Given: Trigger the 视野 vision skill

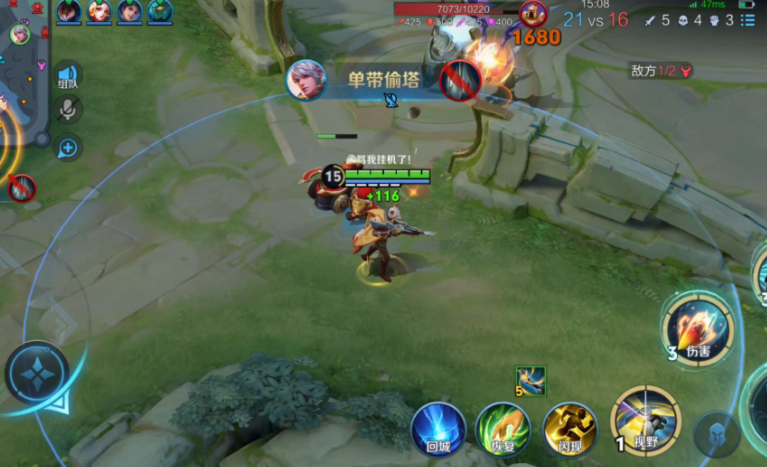Looking at the screenshot, I should point(645,416).
